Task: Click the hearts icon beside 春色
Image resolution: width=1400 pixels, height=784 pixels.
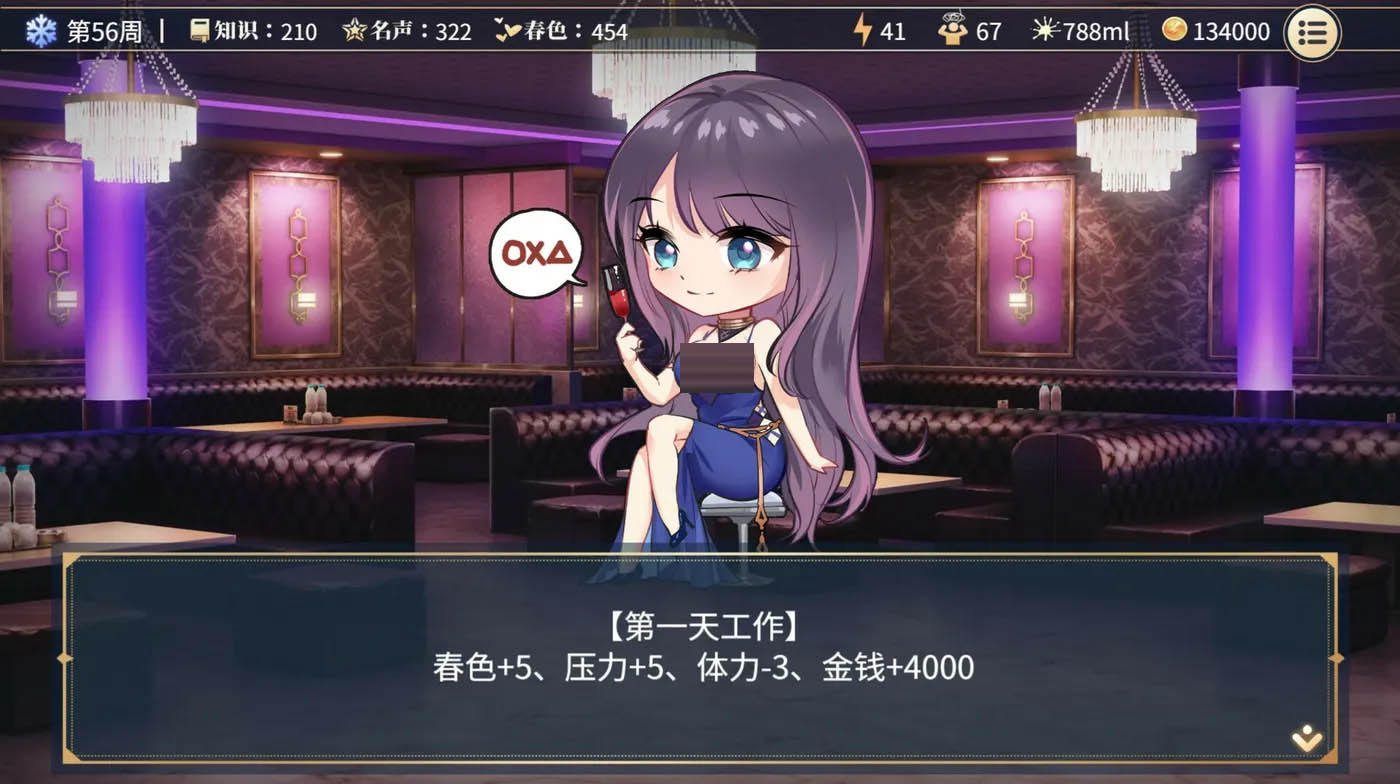Action: coord(509,31)
